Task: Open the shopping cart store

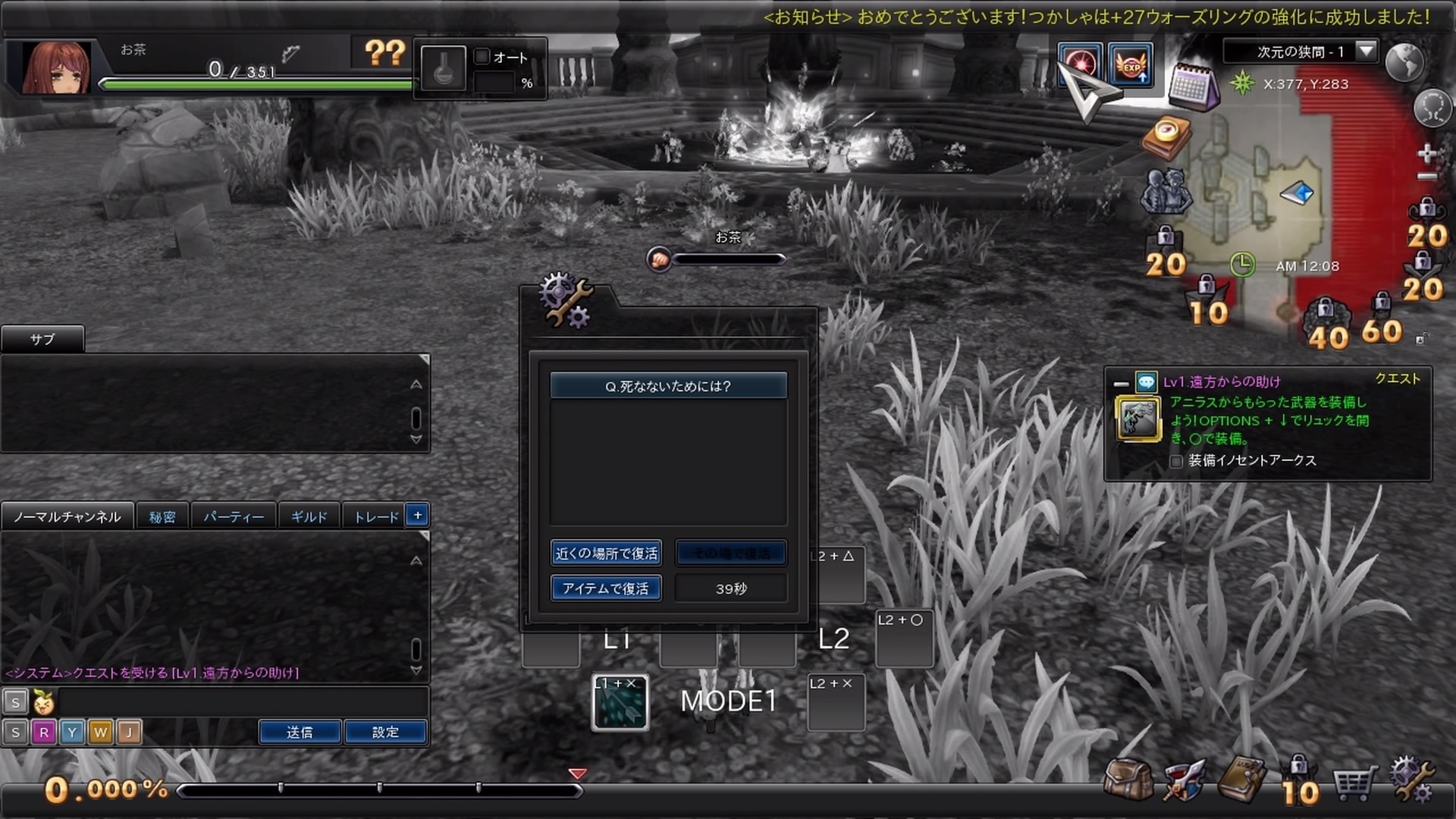Action: (1354, 783)
